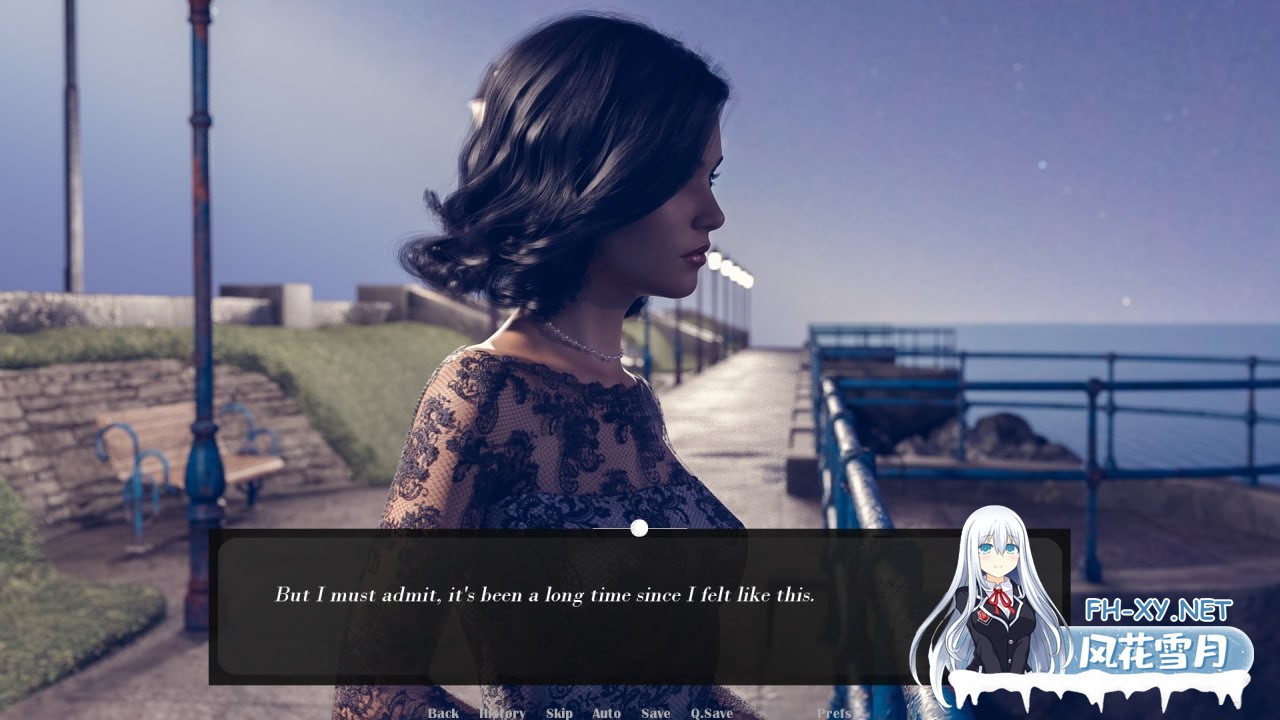Click the Back button to rewind dialogue
Viewport: 1280px width, 720px height.
442,713
